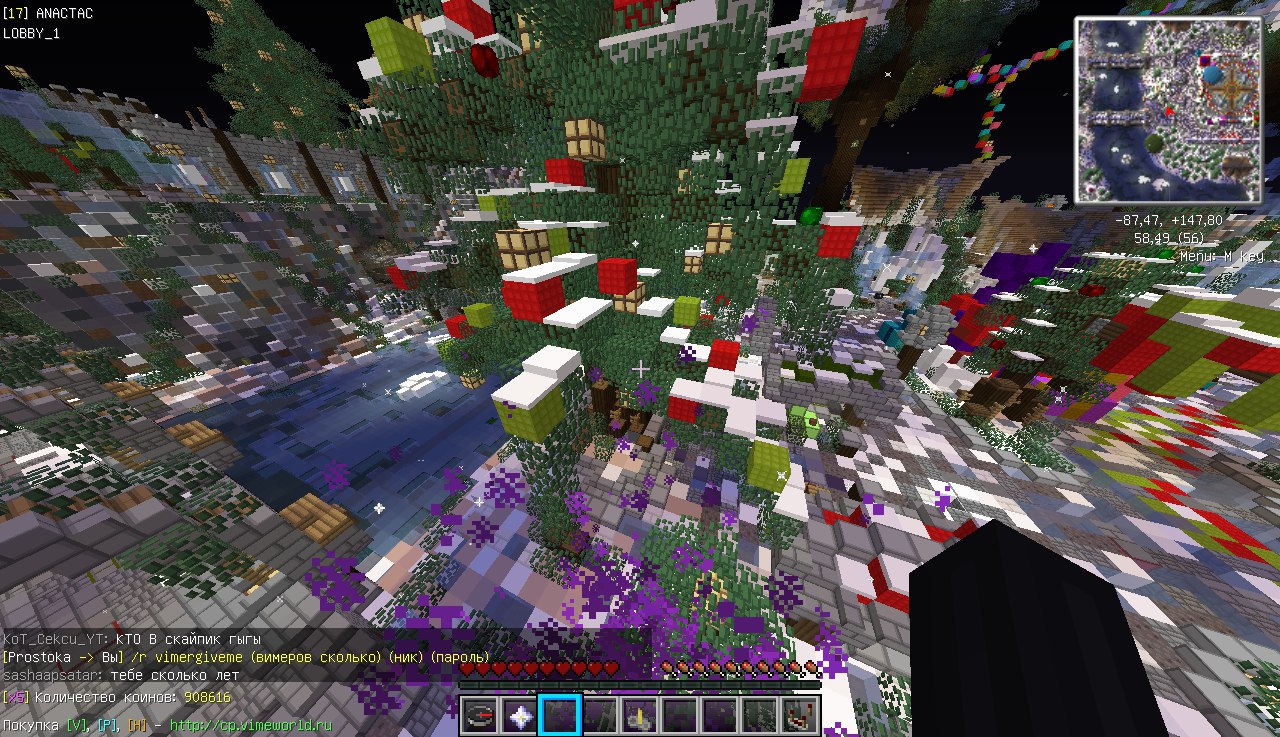Click sashaapsatar's chat message

coord(120,675)
